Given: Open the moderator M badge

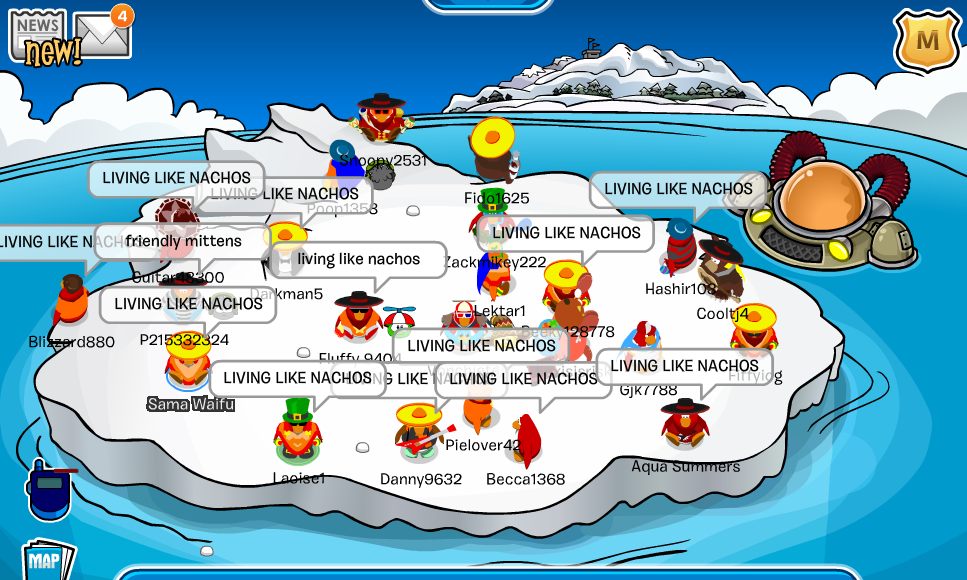Looking at the screenshot, I should [x=927, y=41].
